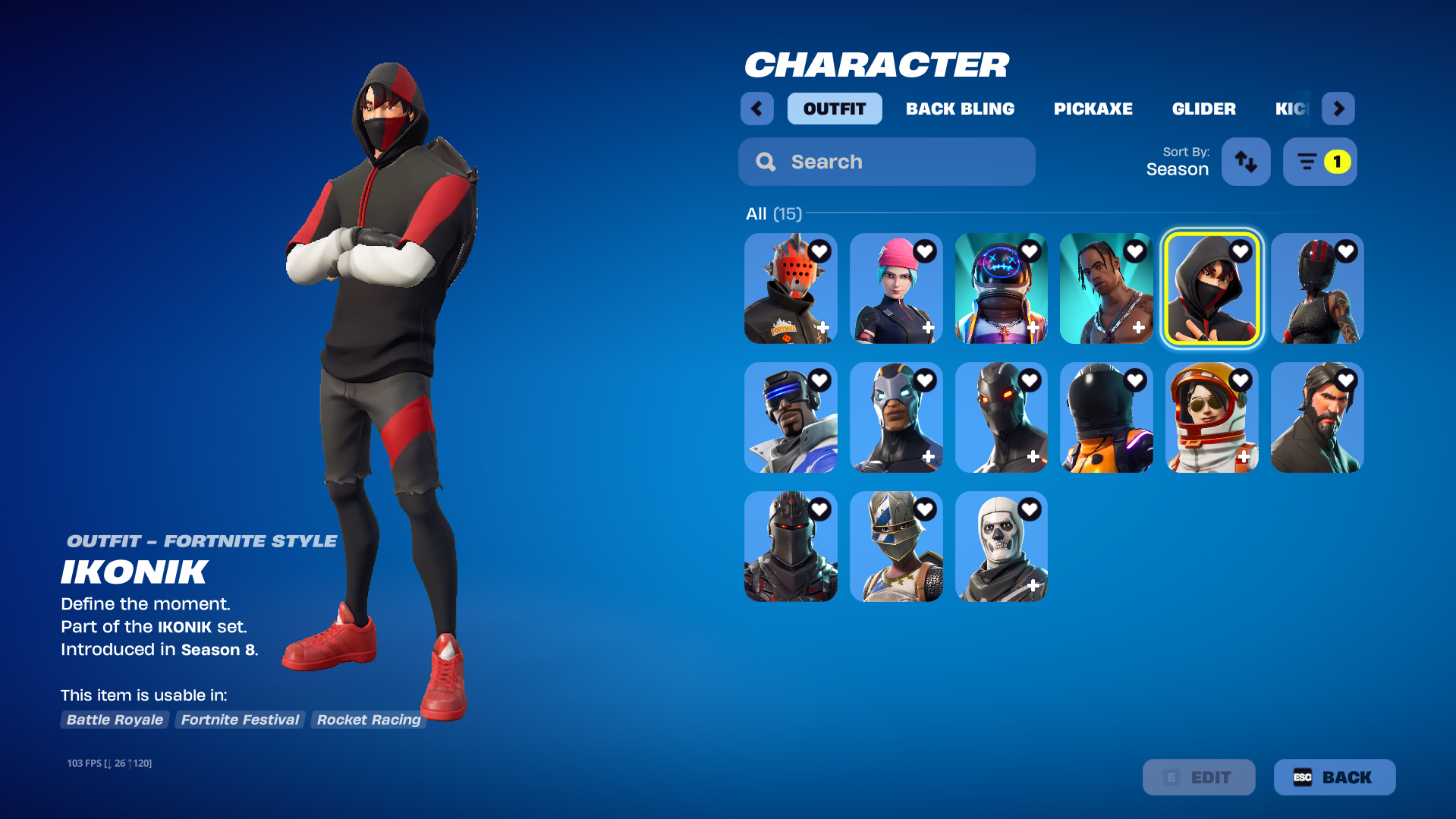Select the Skull Trooper outfit tile
The width and height of the screenshot is (1456, 819).
click(x=1001, y=547)
